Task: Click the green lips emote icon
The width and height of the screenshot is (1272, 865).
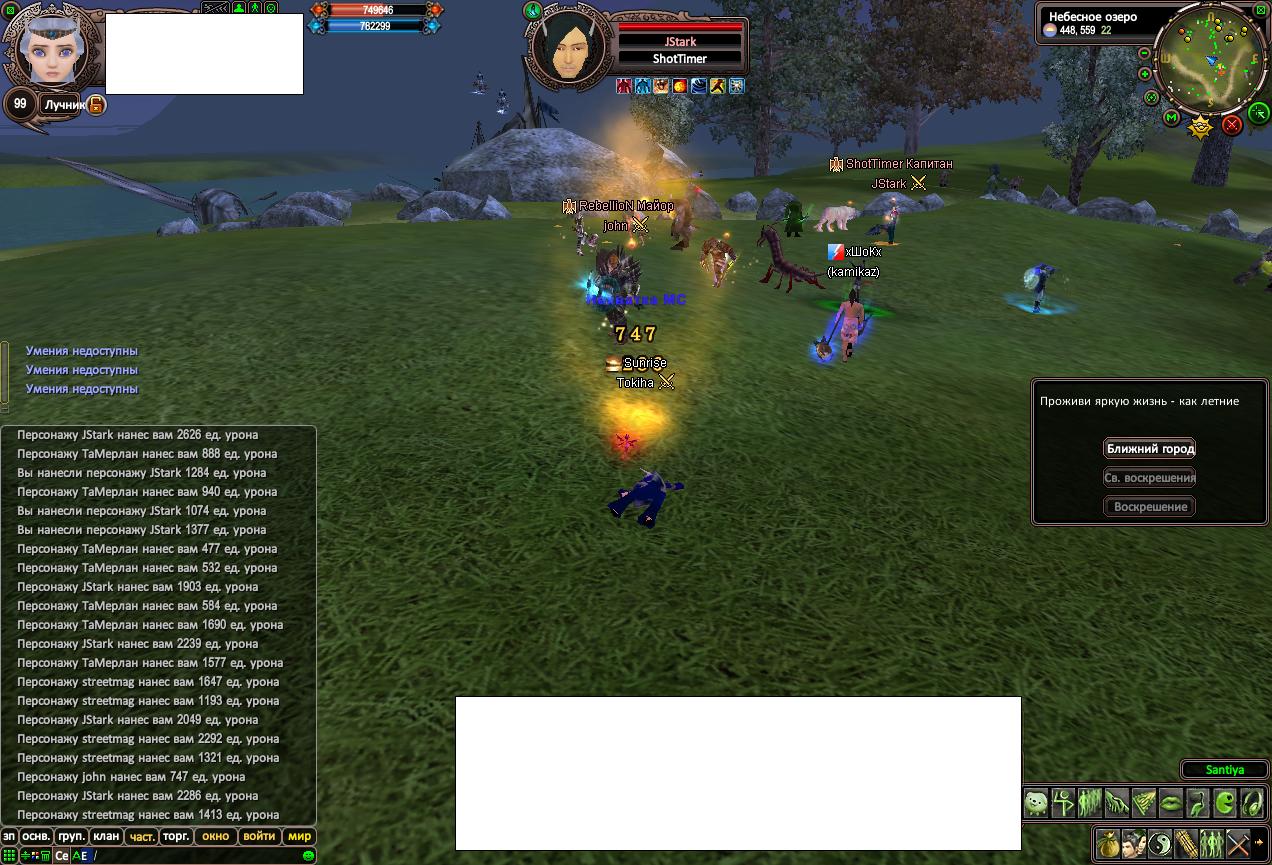Action: pyautogui.click(x=1170, y=802)
